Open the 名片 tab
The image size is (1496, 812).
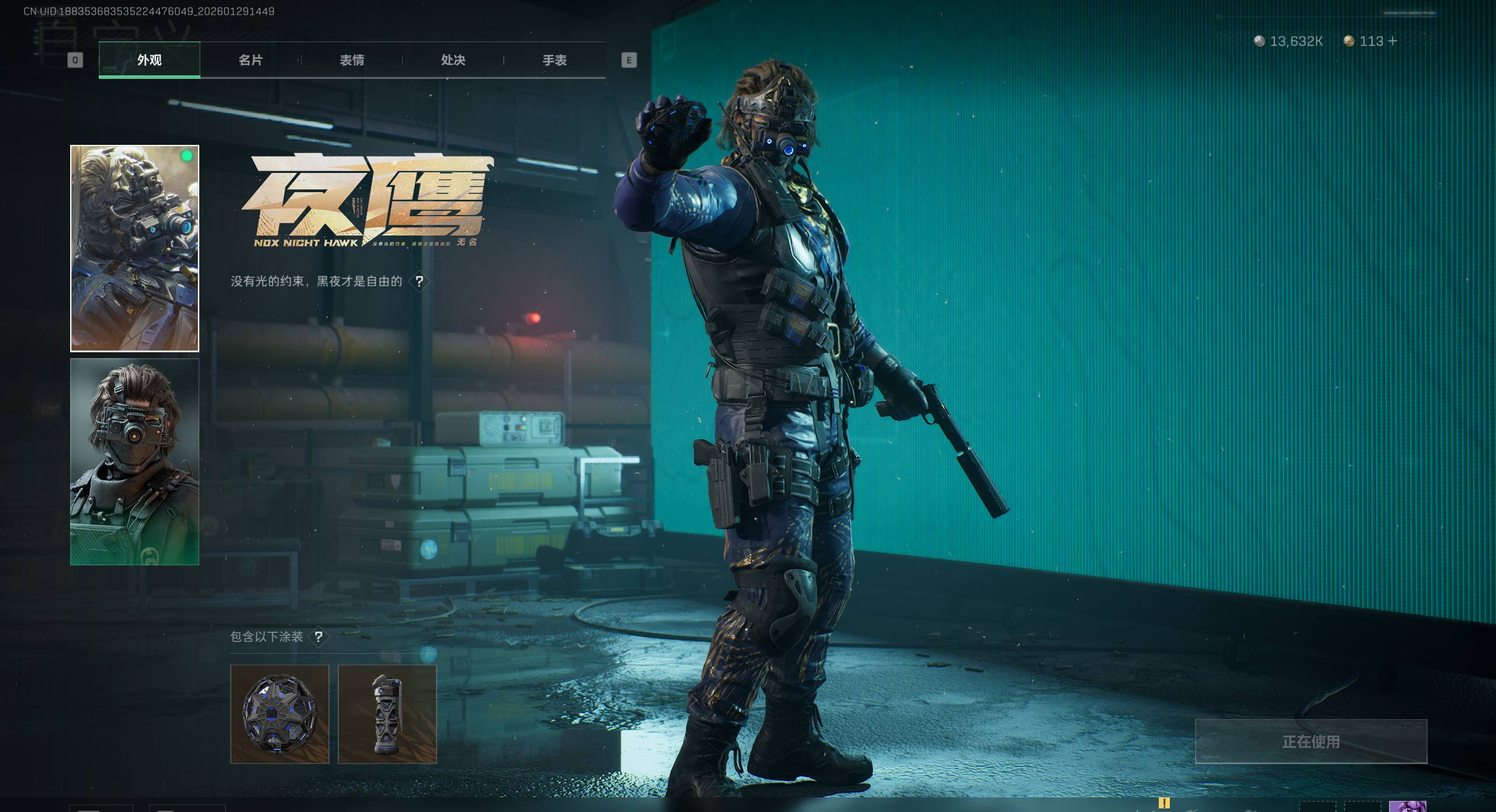coord(251,60)
